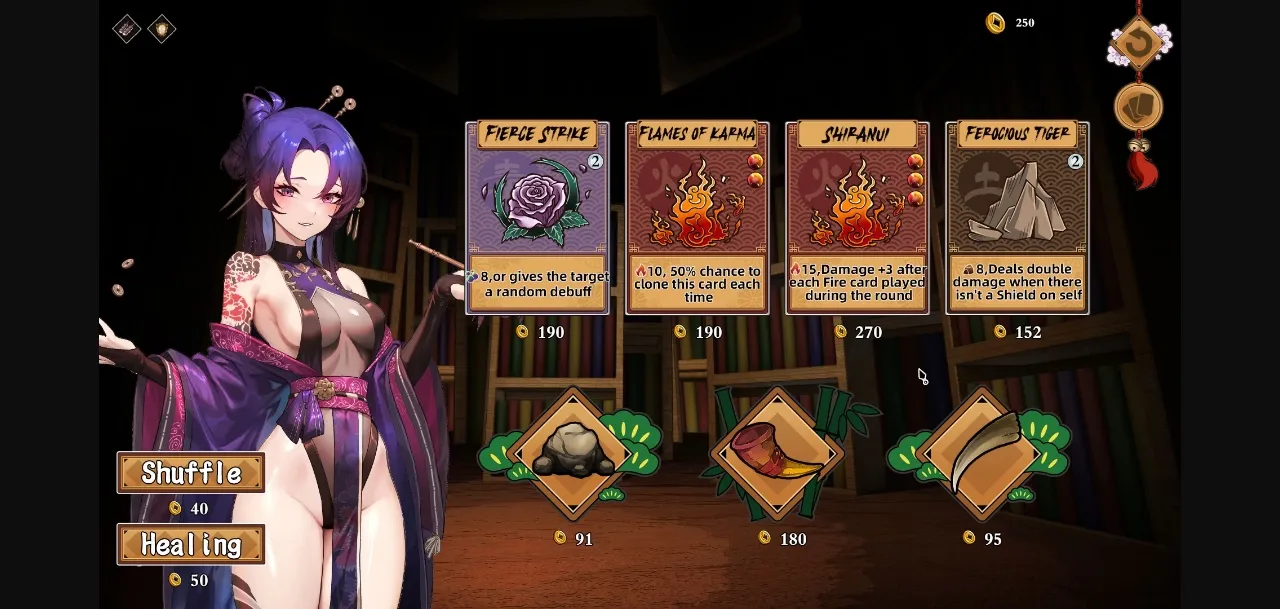Open the card deck viewer
Screen dimensions: 1280x609
pos(1138,107)
